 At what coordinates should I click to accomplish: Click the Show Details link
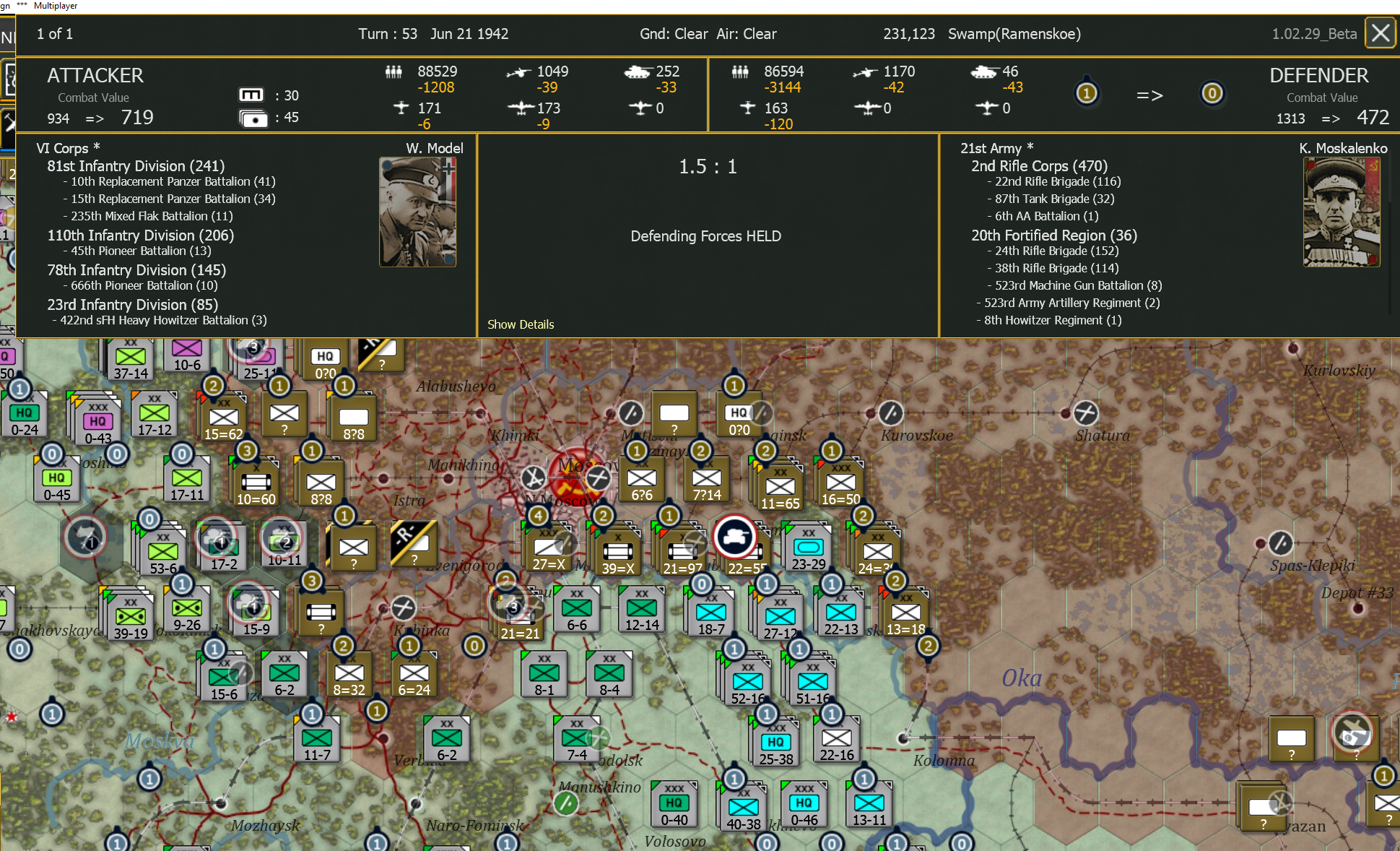[521, 324]
